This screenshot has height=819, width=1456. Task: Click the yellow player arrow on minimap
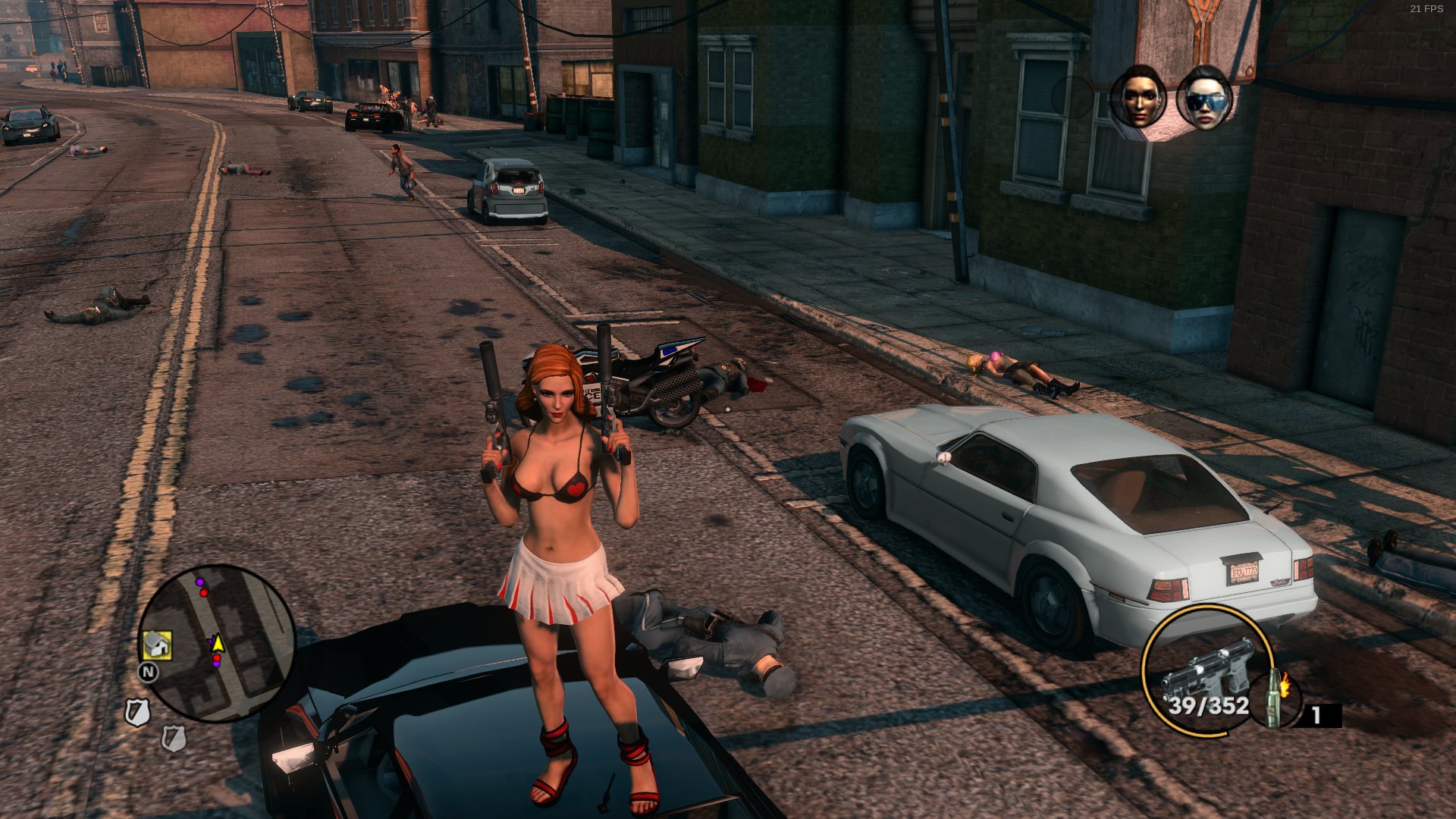click(x=218, y=644)
